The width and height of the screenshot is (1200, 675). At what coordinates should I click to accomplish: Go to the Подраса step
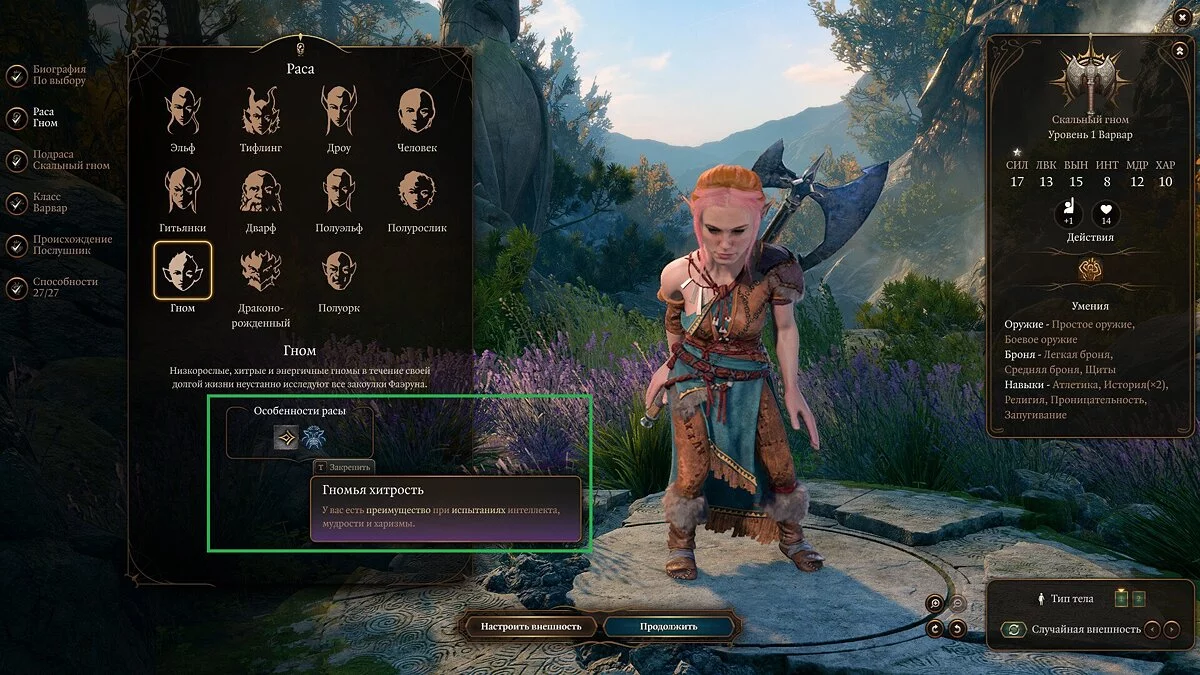[17, 160]
